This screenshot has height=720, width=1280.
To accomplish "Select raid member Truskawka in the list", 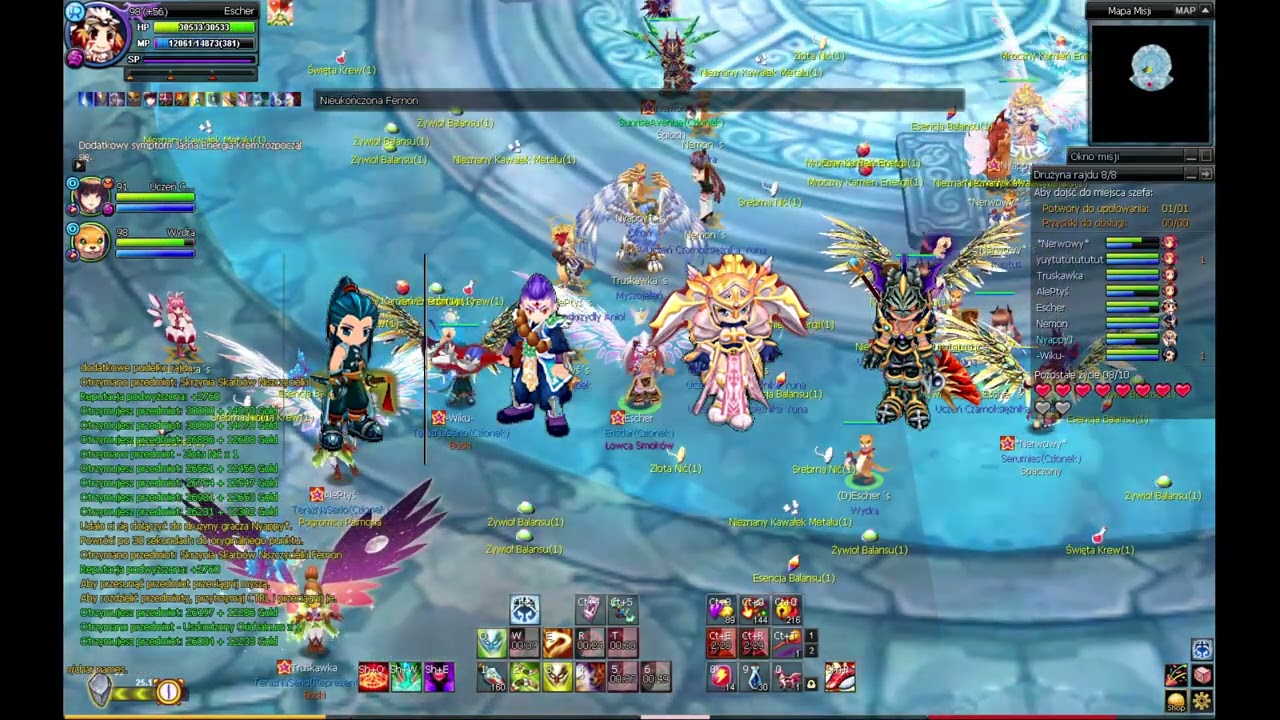I will [x=1060, y=275].
